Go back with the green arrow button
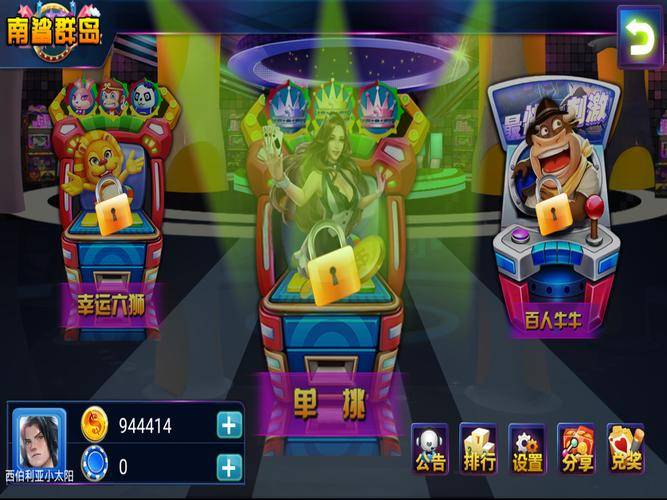The image size is (667, 500). coord(635,37)
